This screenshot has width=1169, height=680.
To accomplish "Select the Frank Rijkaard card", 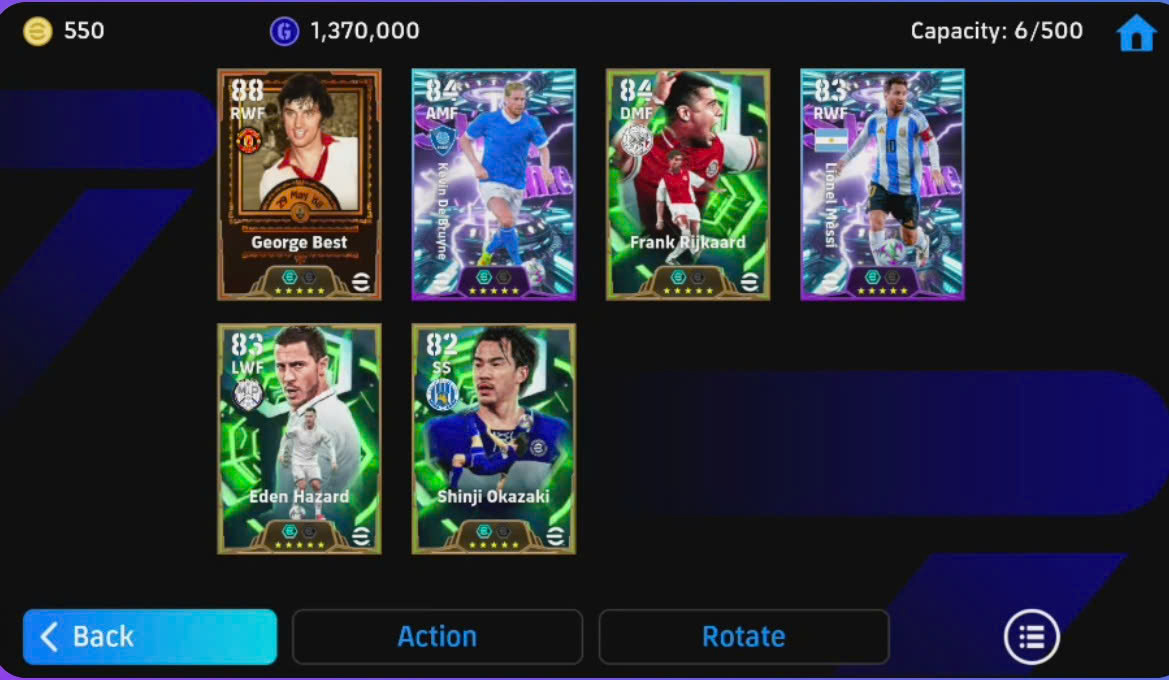I will point(687,184).
